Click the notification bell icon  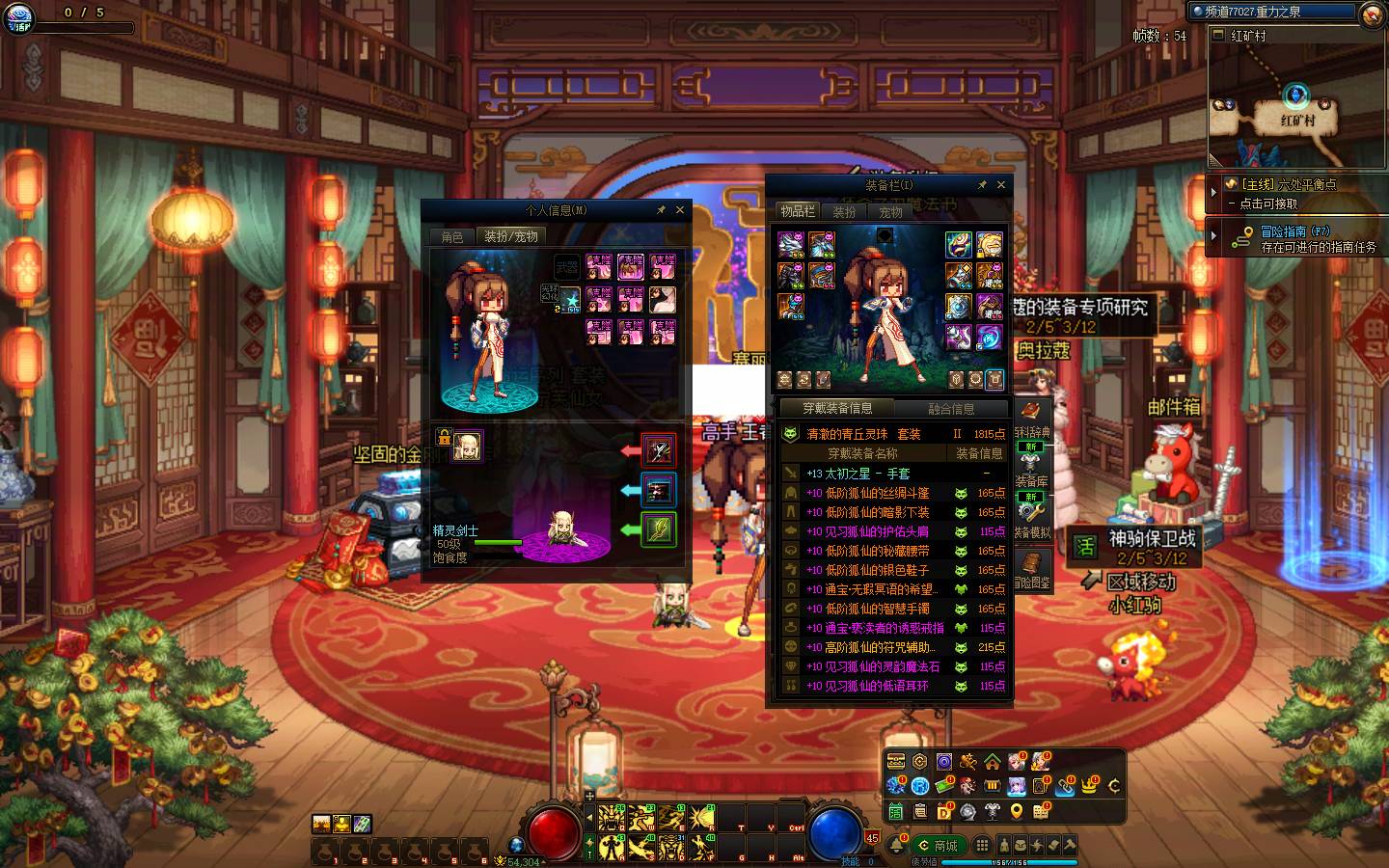pyautogui.click(x=897, y=846)
